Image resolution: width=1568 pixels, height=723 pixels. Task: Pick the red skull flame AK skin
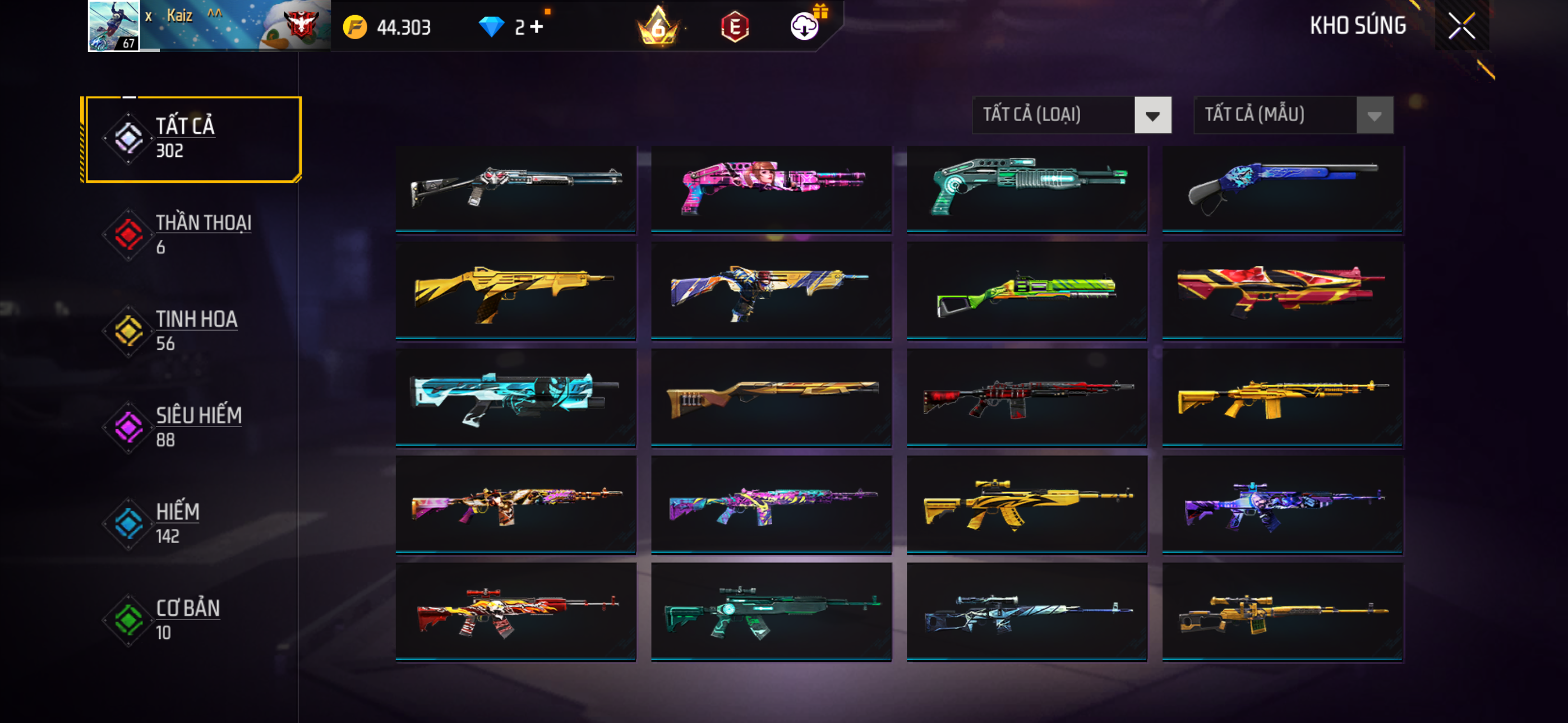pos(515,611)
